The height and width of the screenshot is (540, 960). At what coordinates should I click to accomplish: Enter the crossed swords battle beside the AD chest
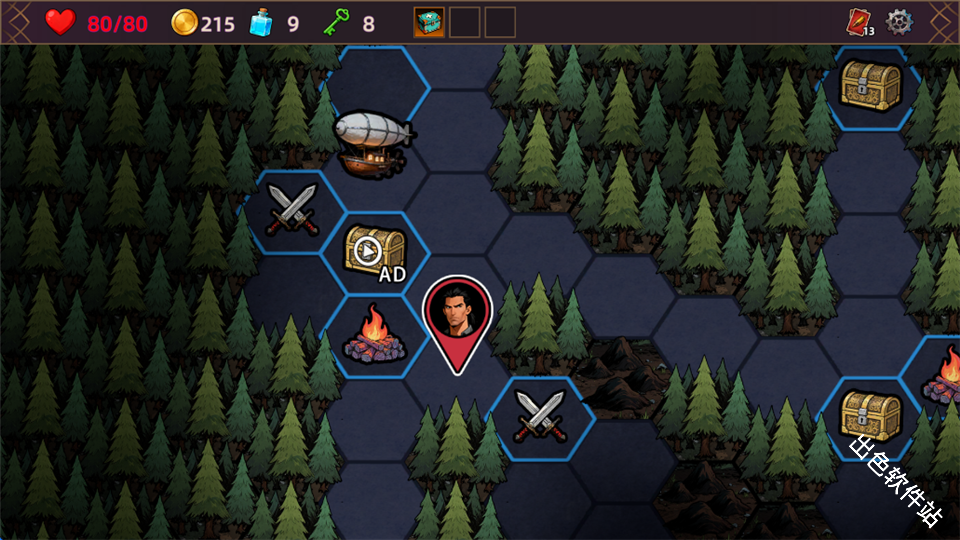click(292, 210)
